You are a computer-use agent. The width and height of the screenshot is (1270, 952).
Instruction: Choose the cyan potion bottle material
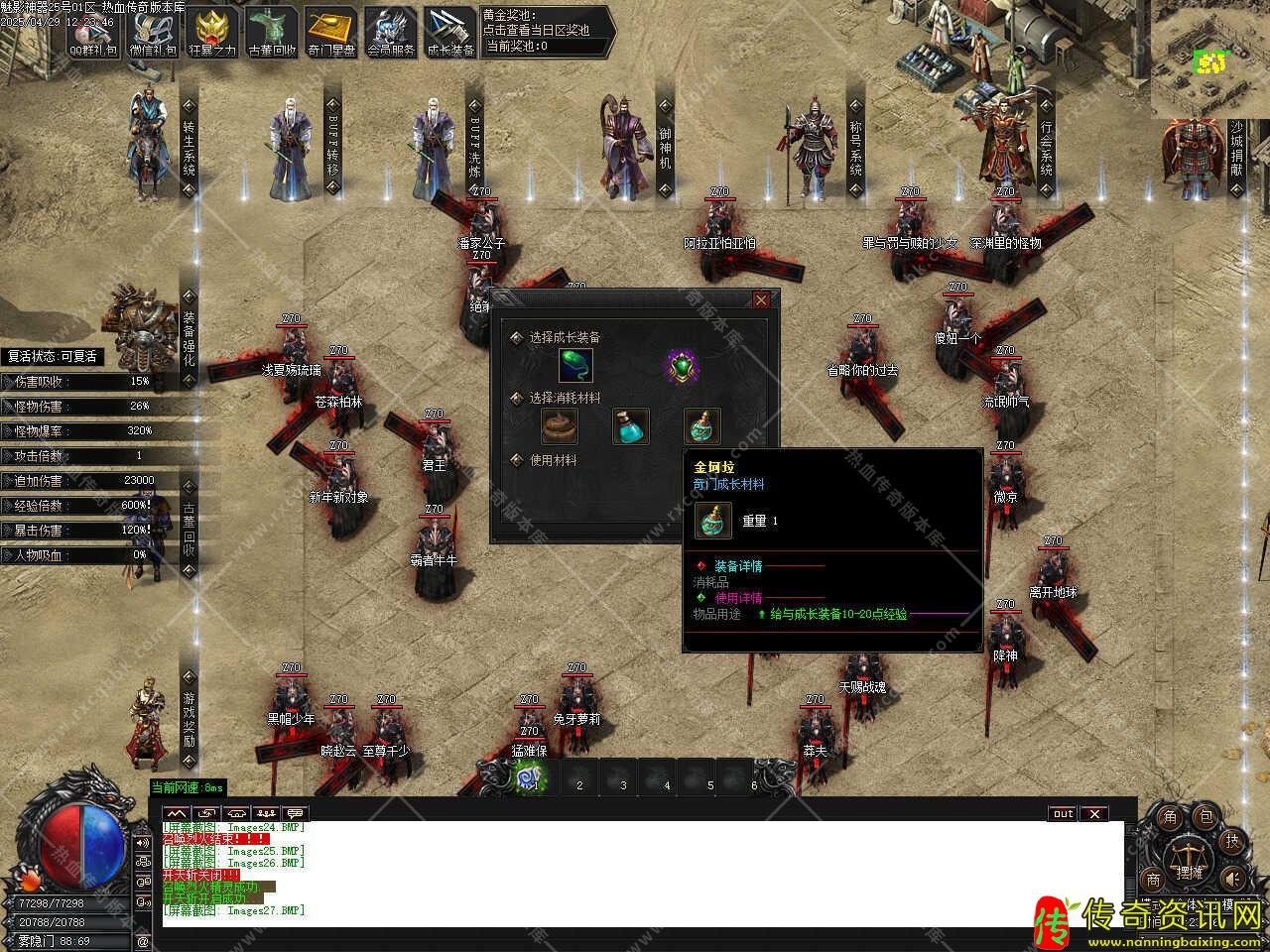tap(630, 426)
